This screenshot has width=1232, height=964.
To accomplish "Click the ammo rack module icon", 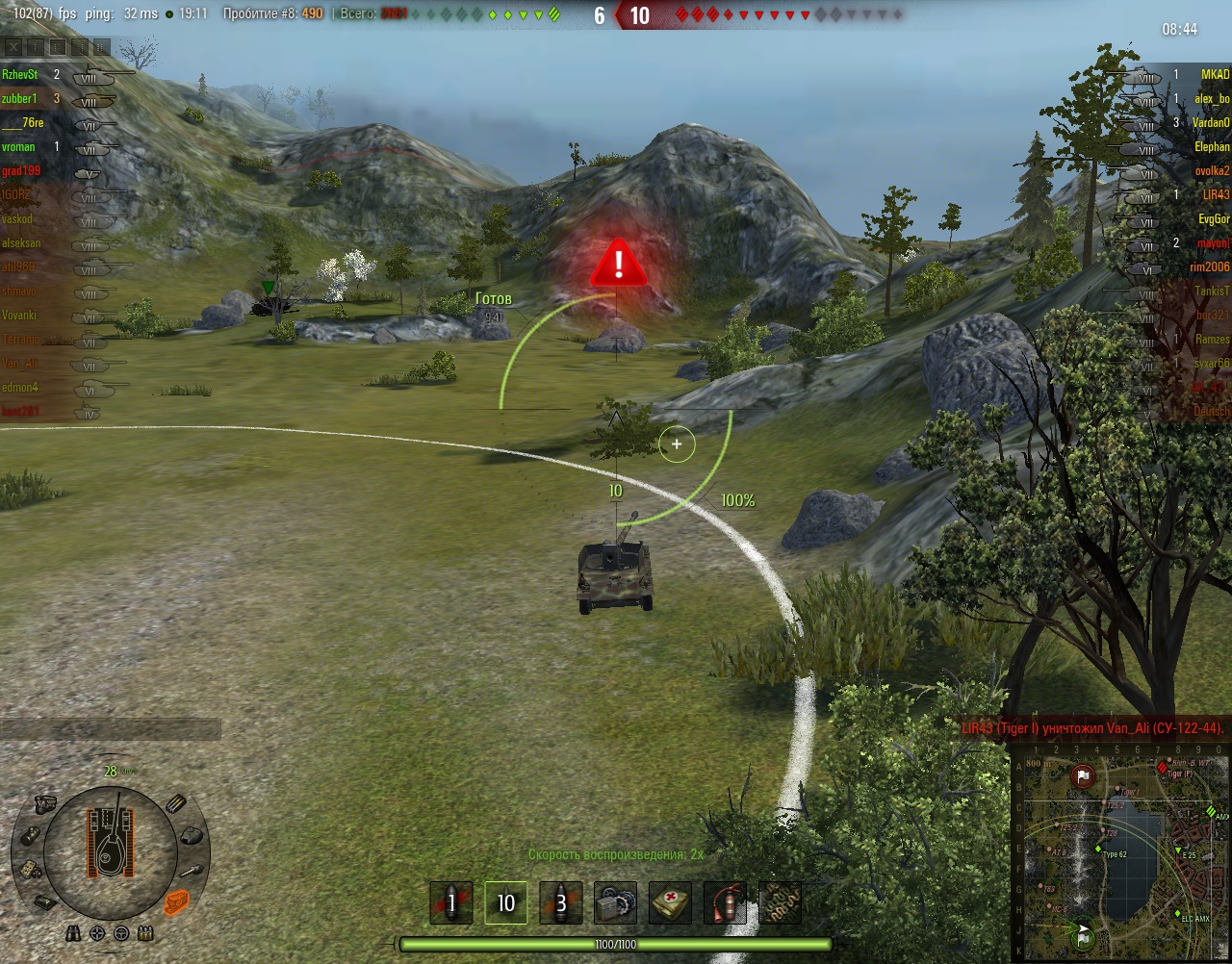I will point(176,804).
